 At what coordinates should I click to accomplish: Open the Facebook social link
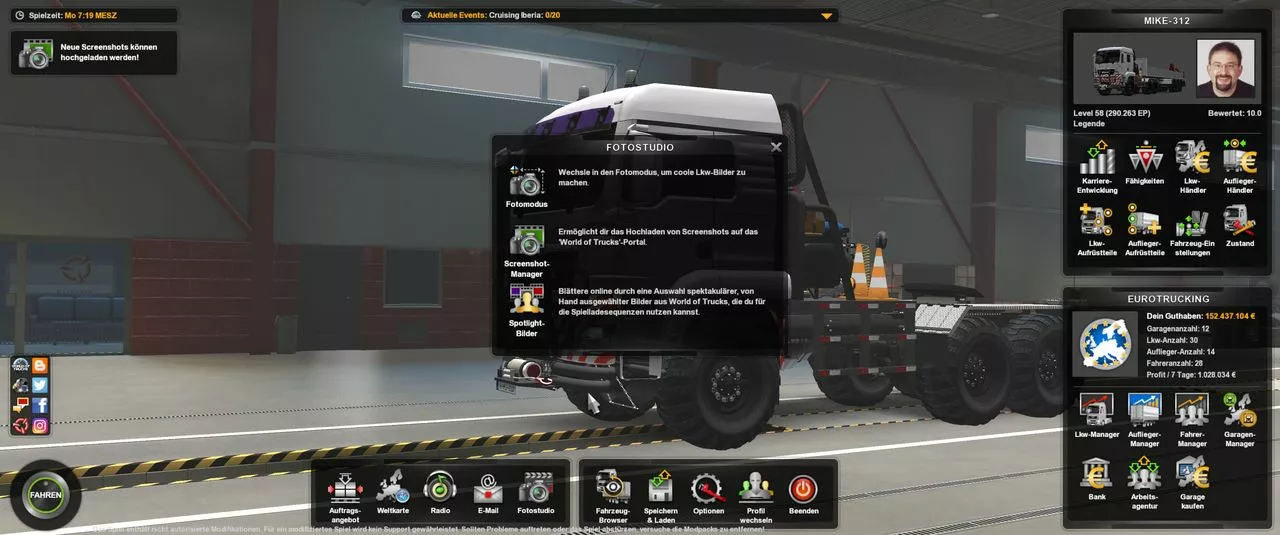[x=40, y=405]
